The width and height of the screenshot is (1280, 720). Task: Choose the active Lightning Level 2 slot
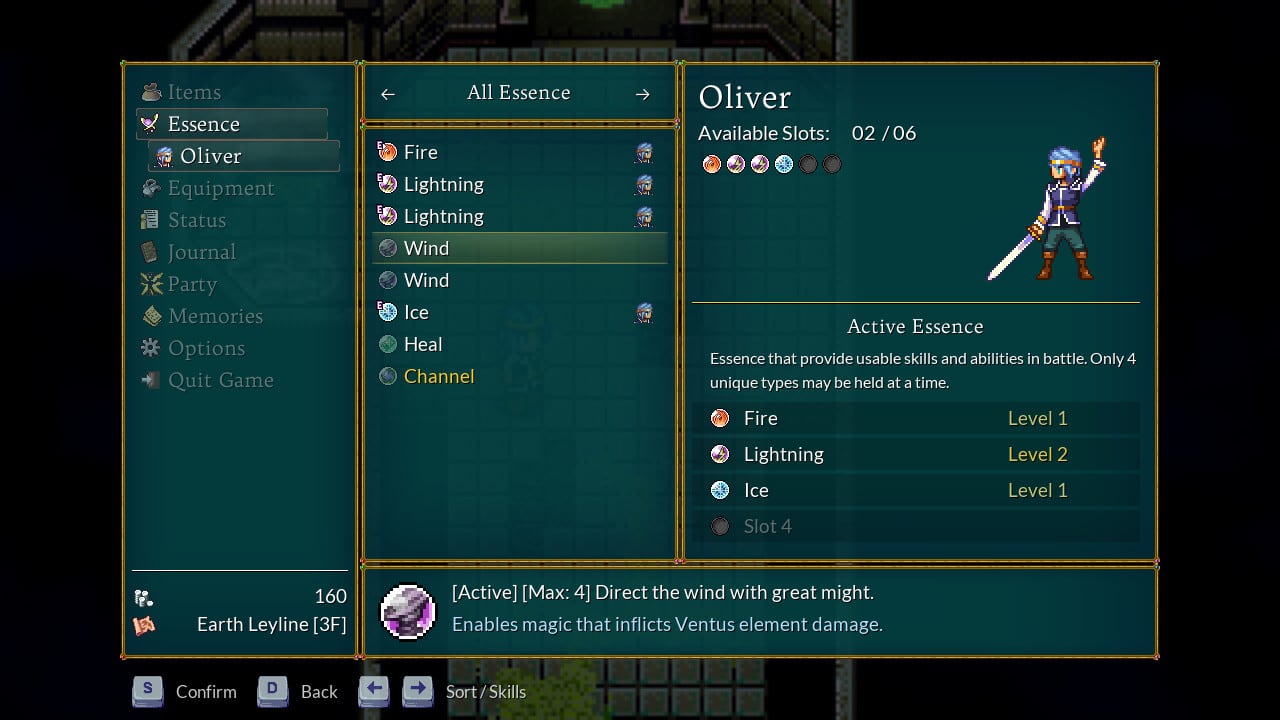[x=915, y=454]
